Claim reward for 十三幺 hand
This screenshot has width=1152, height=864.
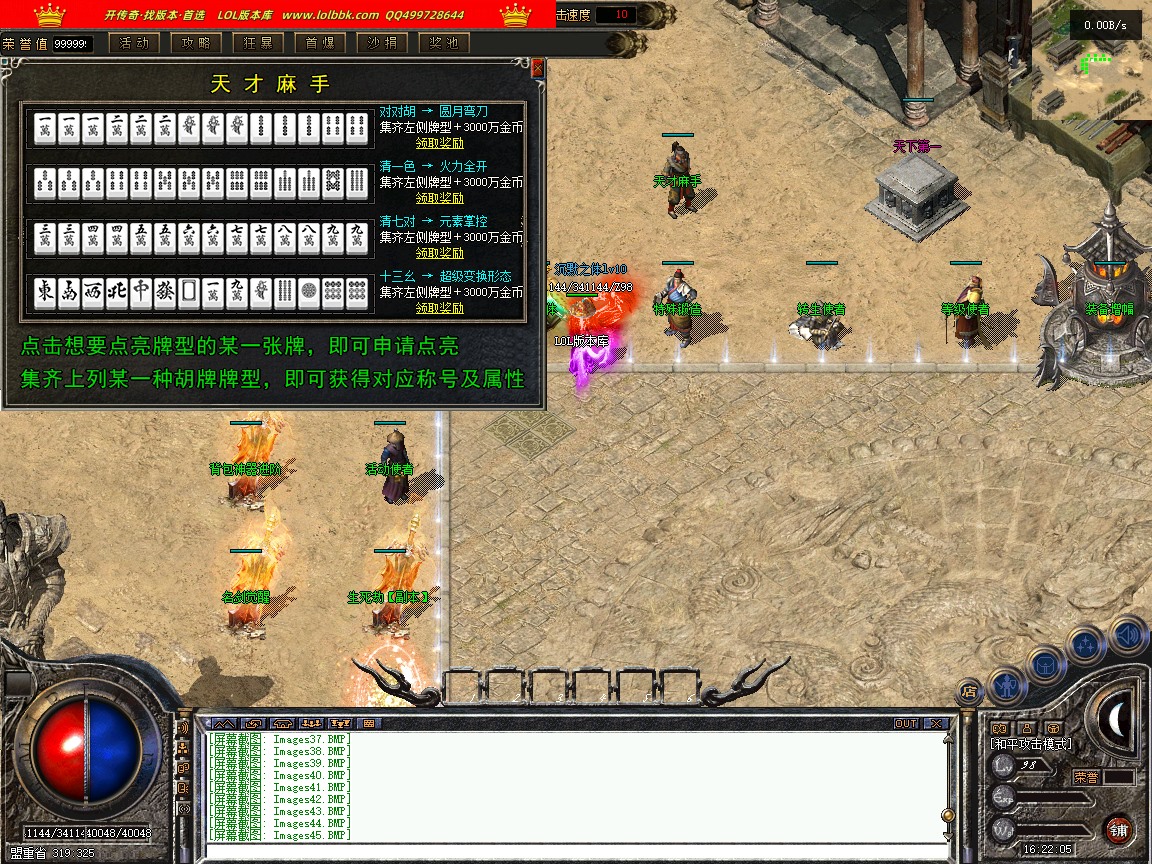pyautogui.click(x=440, y=308)
